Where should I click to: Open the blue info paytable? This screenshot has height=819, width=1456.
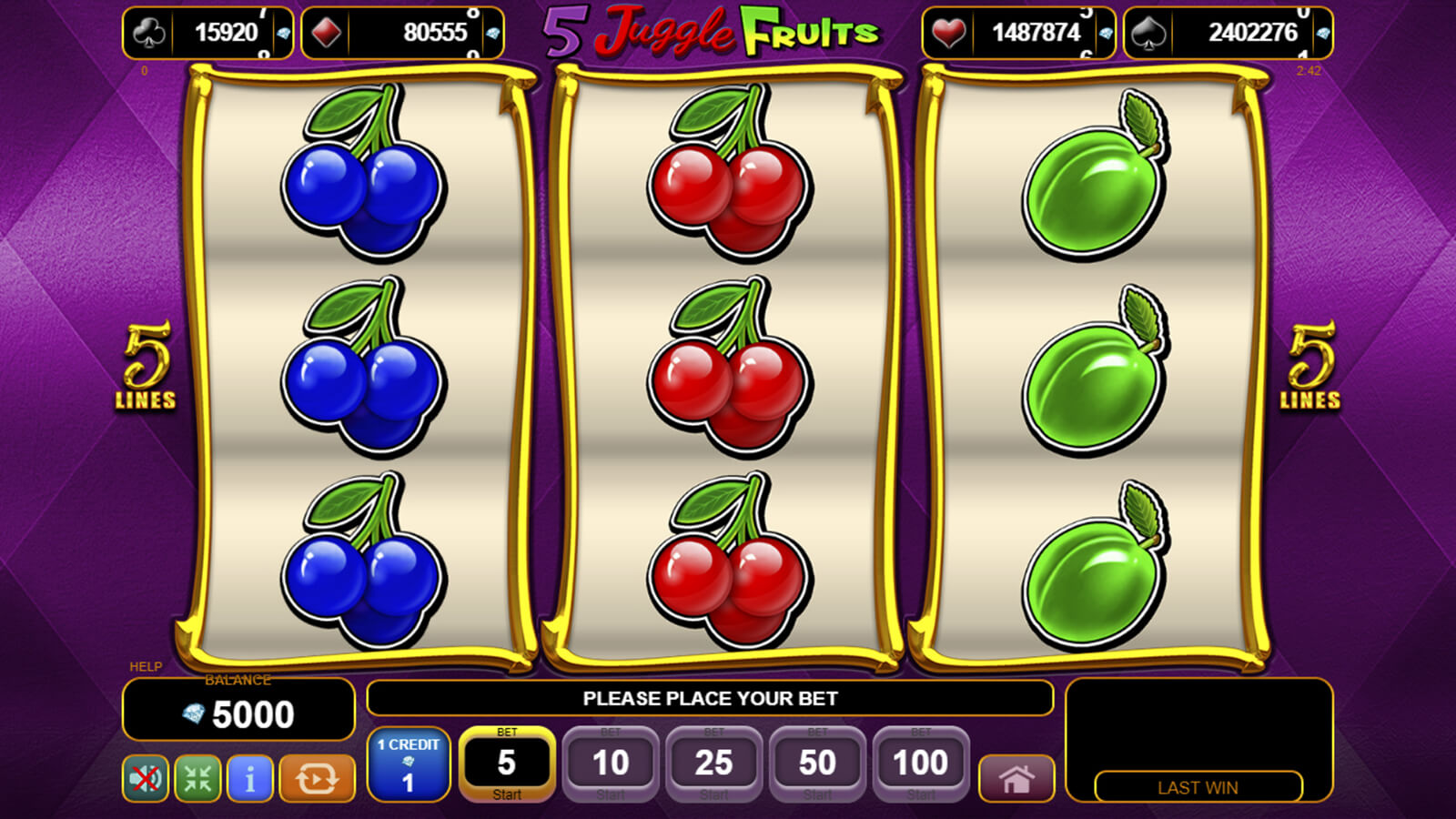249,779
